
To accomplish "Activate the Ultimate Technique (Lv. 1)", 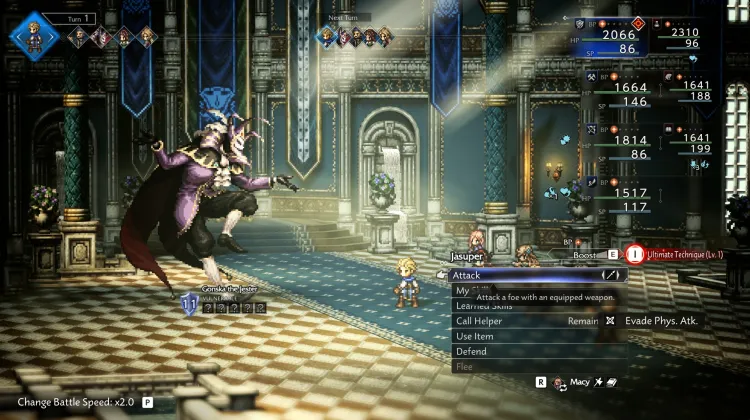I will click(672, 254).
